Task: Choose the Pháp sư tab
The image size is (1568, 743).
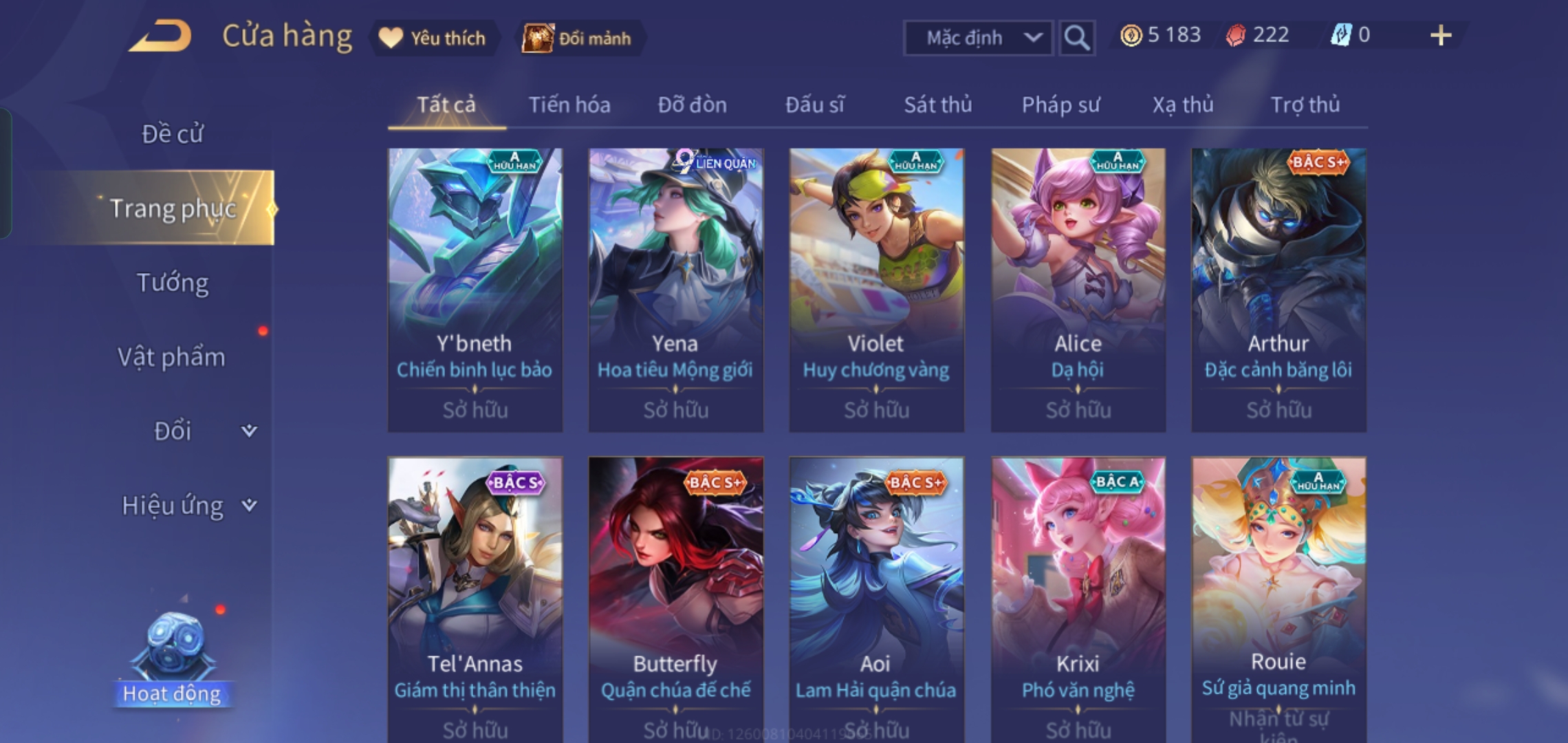Action: [1060, 105]
